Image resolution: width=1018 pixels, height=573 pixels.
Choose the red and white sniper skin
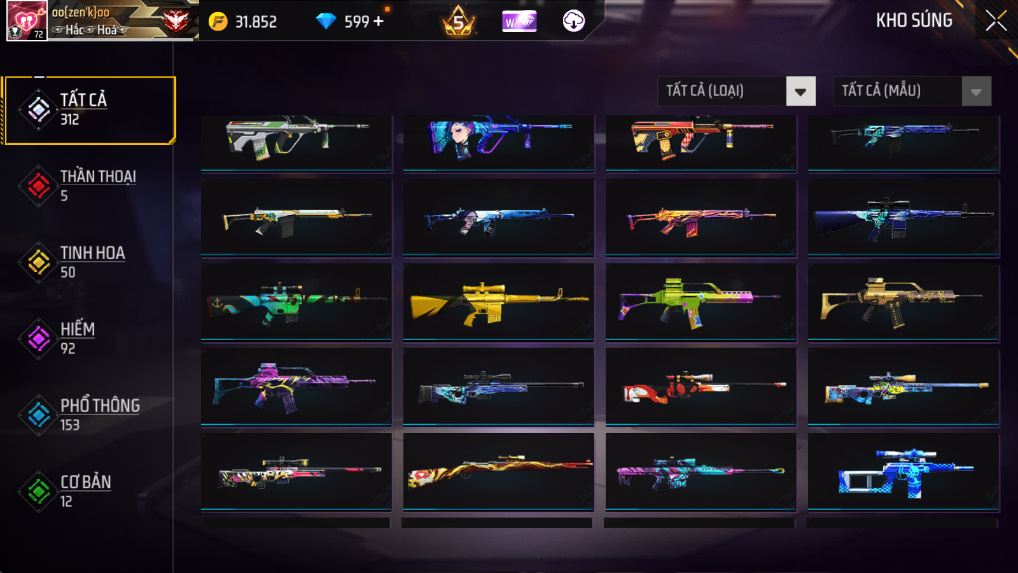coord(700,387)
